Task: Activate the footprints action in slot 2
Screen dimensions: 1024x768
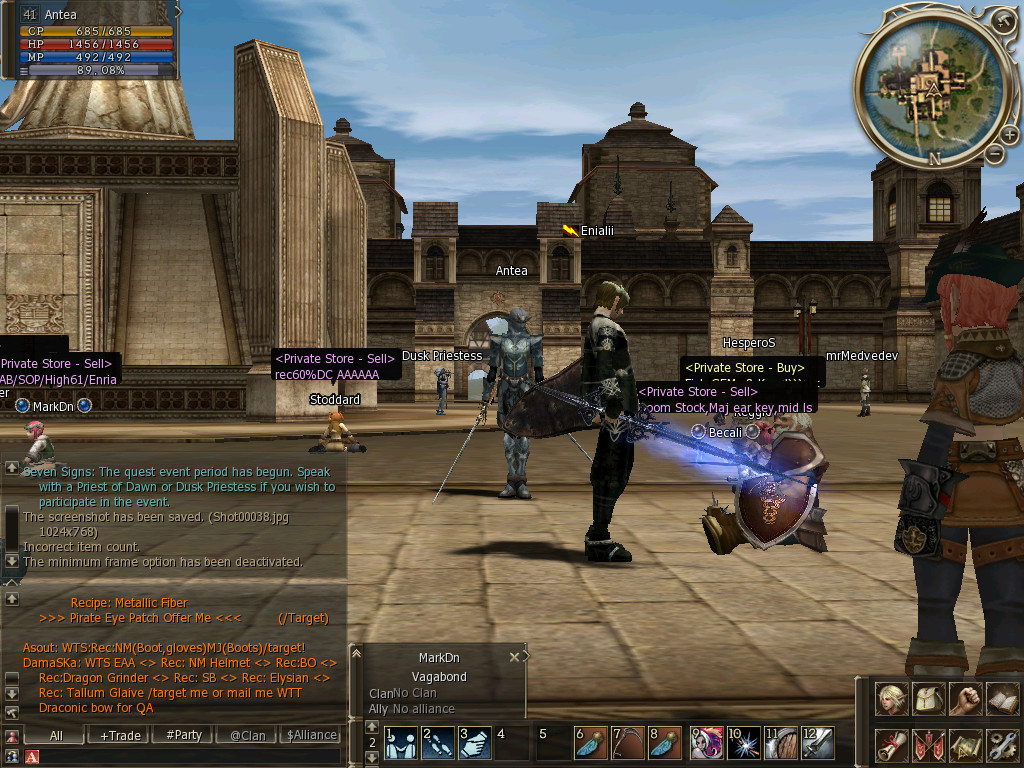Action: coord(439,743)
